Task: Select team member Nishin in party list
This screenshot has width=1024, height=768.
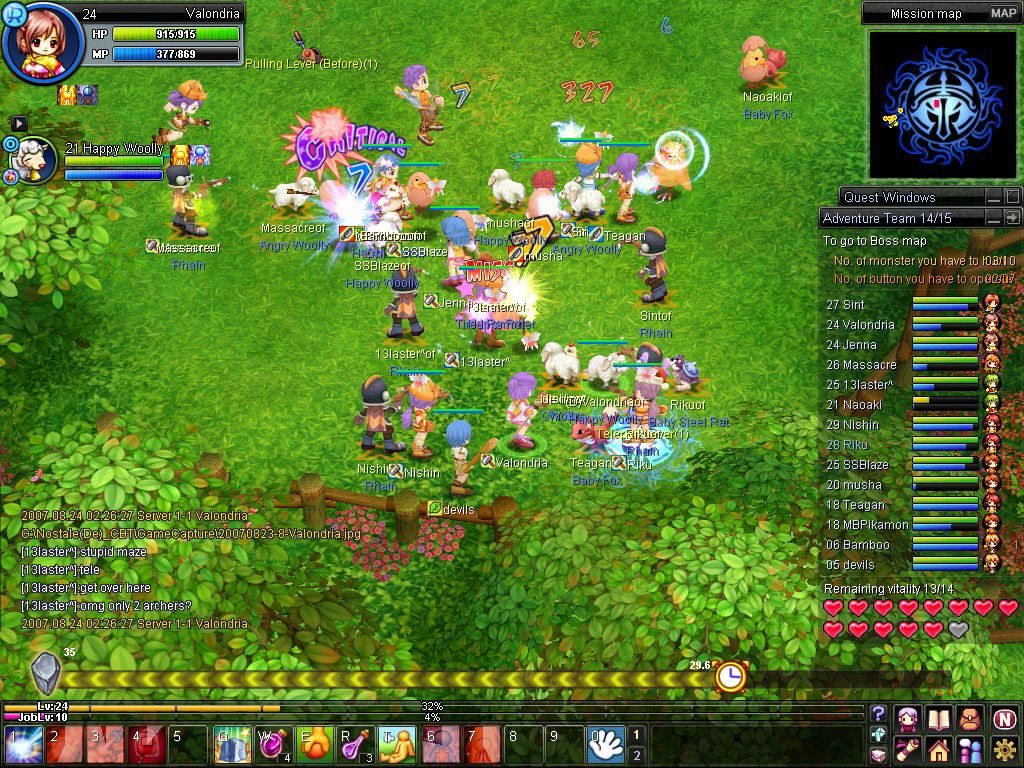Action: (859, 425)
